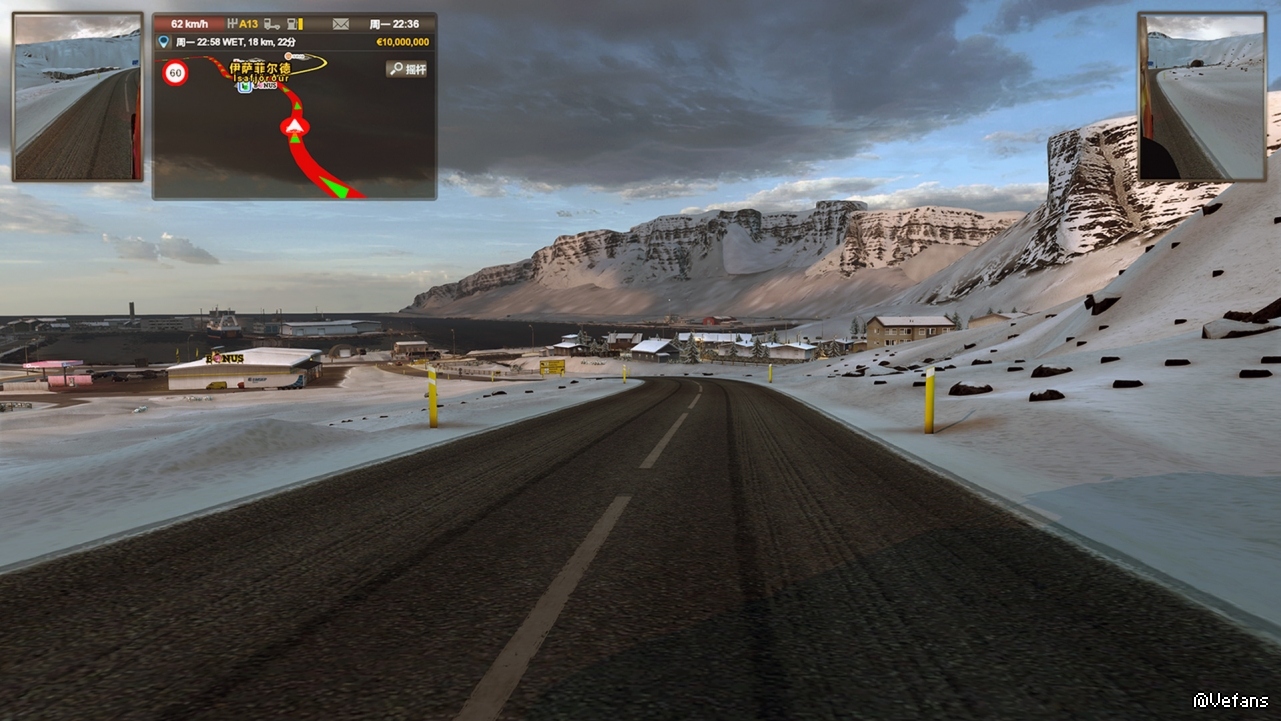Select the red truck position marker on GPS
1281x721 pixels.
tap(295, 126)
